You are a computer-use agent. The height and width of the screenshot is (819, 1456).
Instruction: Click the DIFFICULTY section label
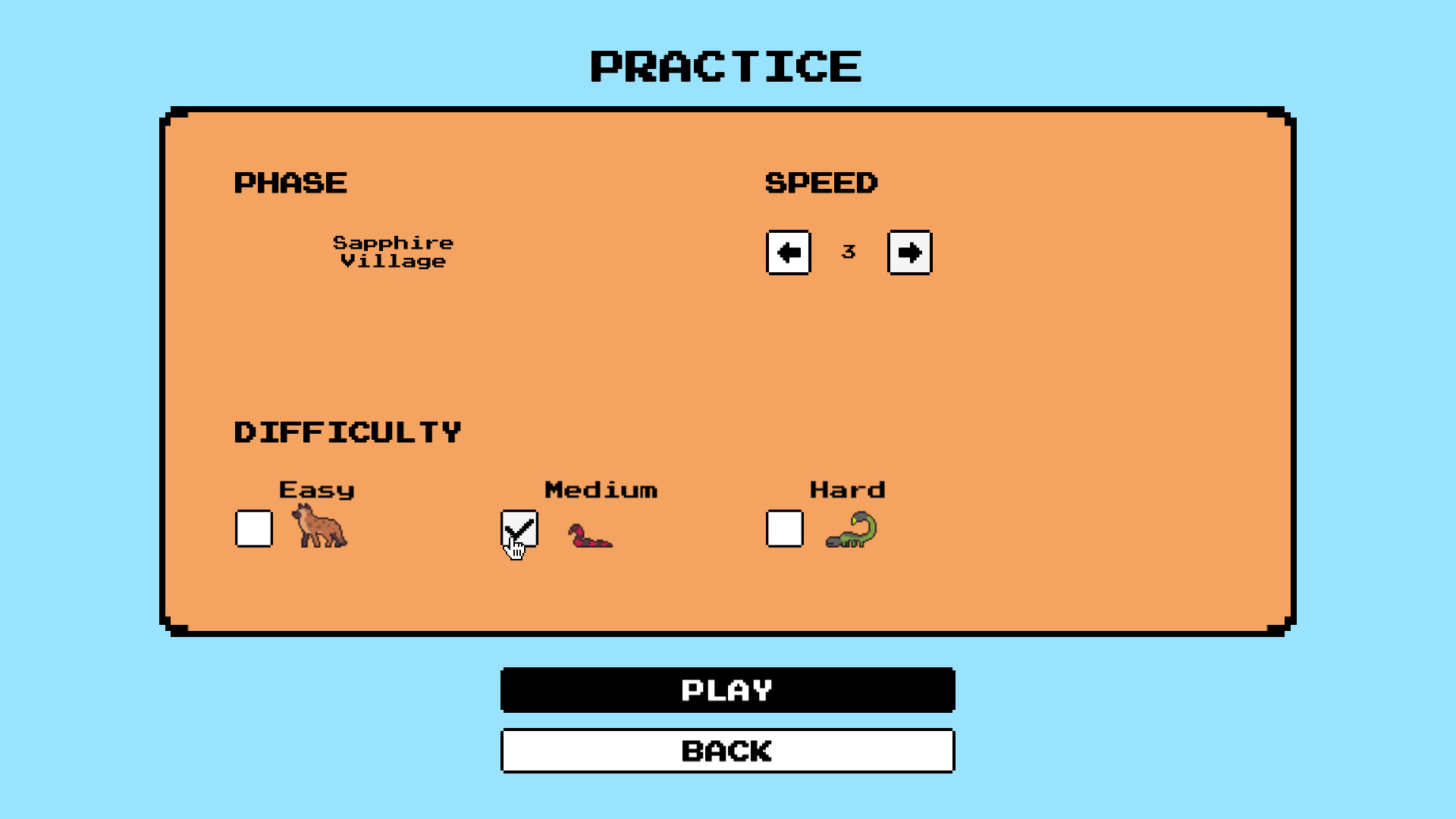(x=347, y=431)
